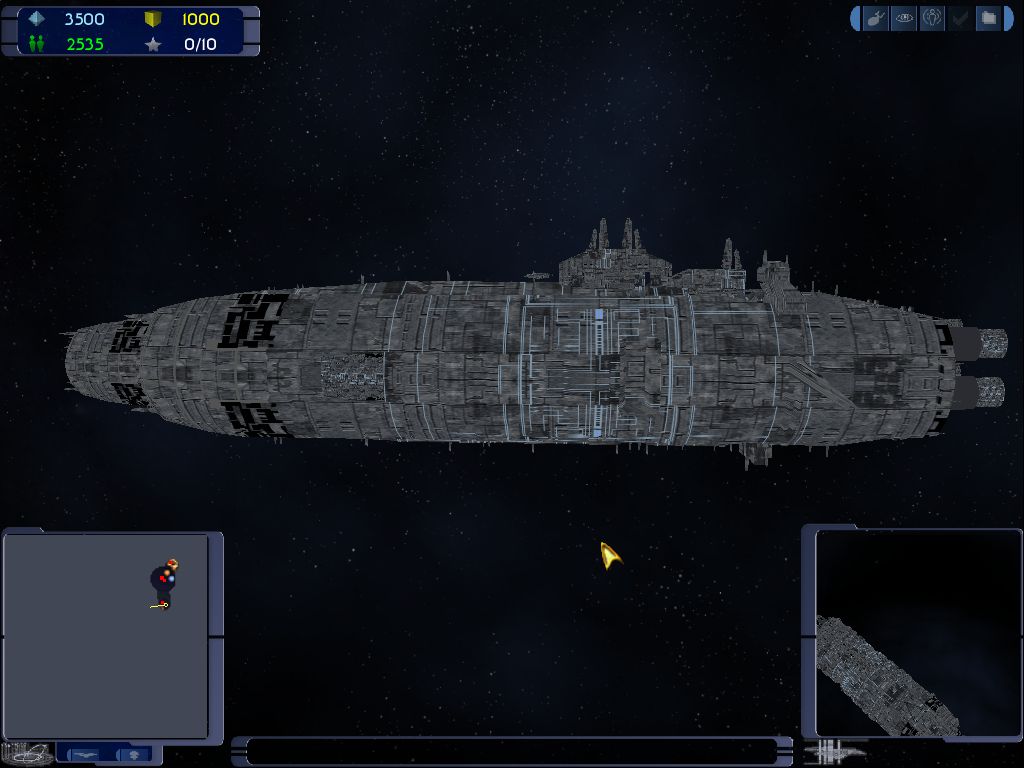Toggle the eye view button
This screenshot has width=1024, height=768.
tap(904, 18)
